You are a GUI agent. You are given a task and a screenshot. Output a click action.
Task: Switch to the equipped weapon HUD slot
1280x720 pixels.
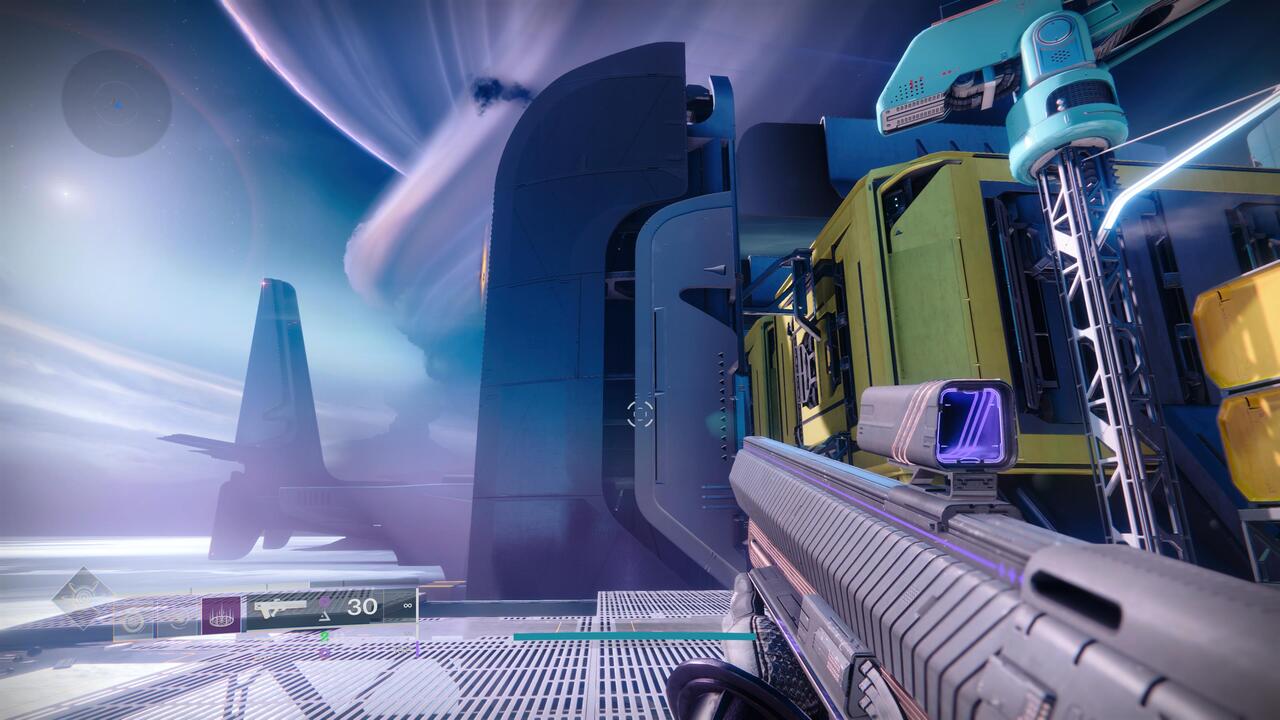(280, 607)
